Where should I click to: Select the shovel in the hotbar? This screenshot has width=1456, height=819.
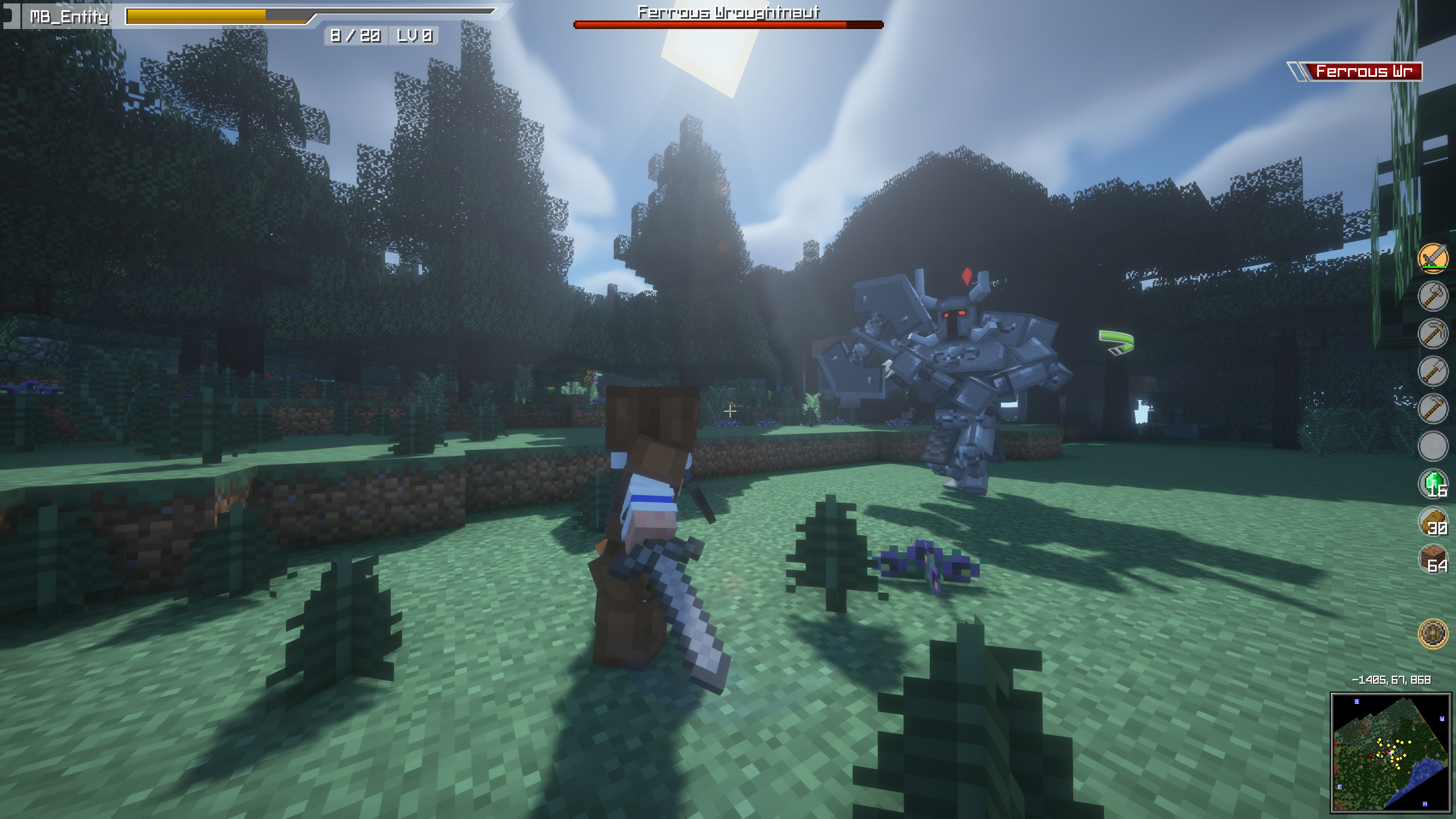[x=1433, y=370]
